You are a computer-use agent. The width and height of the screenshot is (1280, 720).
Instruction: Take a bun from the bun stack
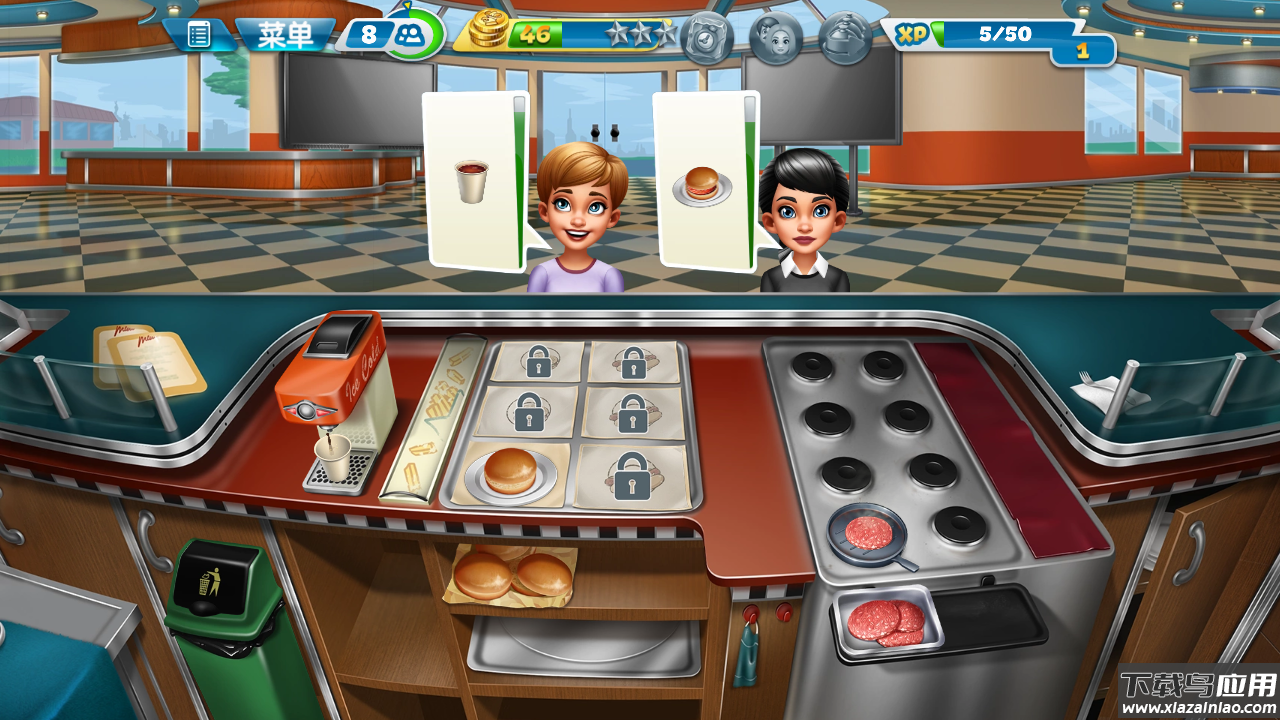(x=511, y=574)
